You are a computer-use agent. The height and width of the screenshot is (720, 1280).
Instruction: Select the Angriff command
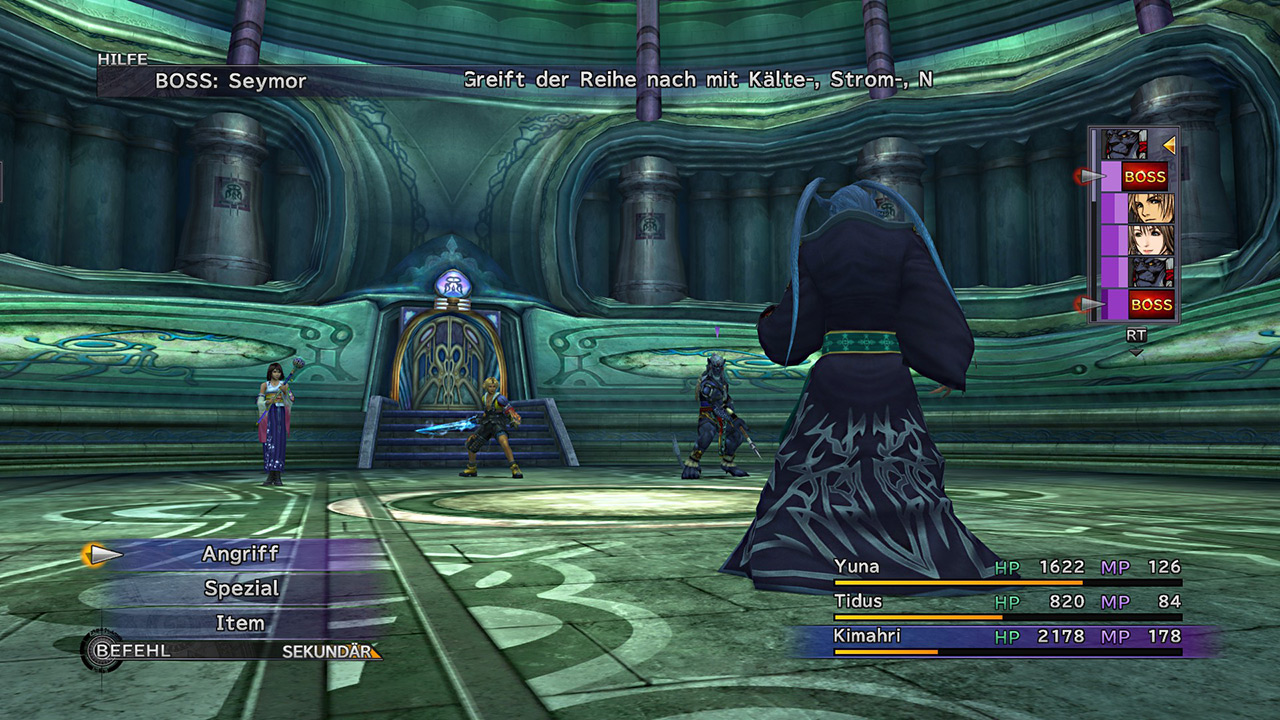[241, 554]
